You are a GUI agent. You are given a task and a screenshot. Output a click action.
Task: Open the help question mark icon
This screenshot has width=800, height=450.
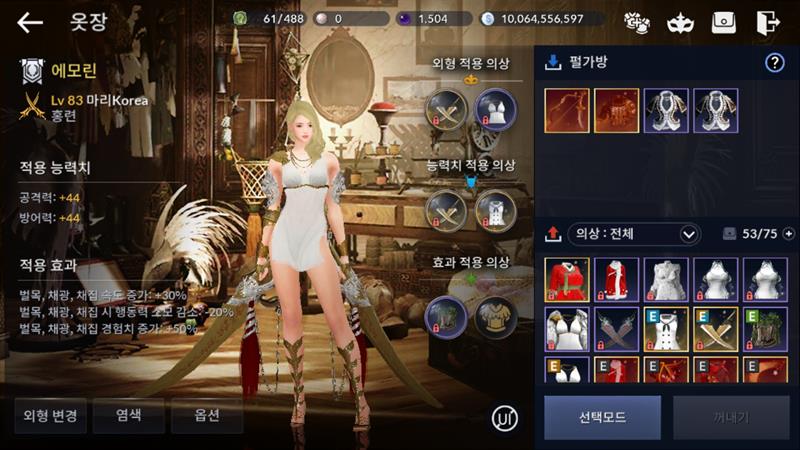(774, 63)
